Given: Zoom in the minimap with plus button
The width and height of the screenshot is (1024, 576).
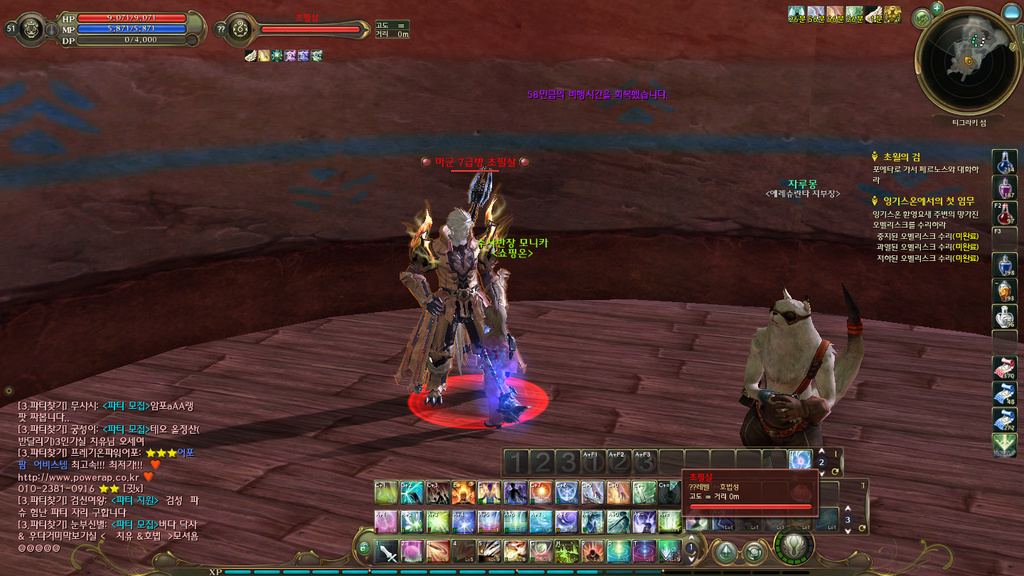Looking at the screenshot, I should click(x=937, y=9).
